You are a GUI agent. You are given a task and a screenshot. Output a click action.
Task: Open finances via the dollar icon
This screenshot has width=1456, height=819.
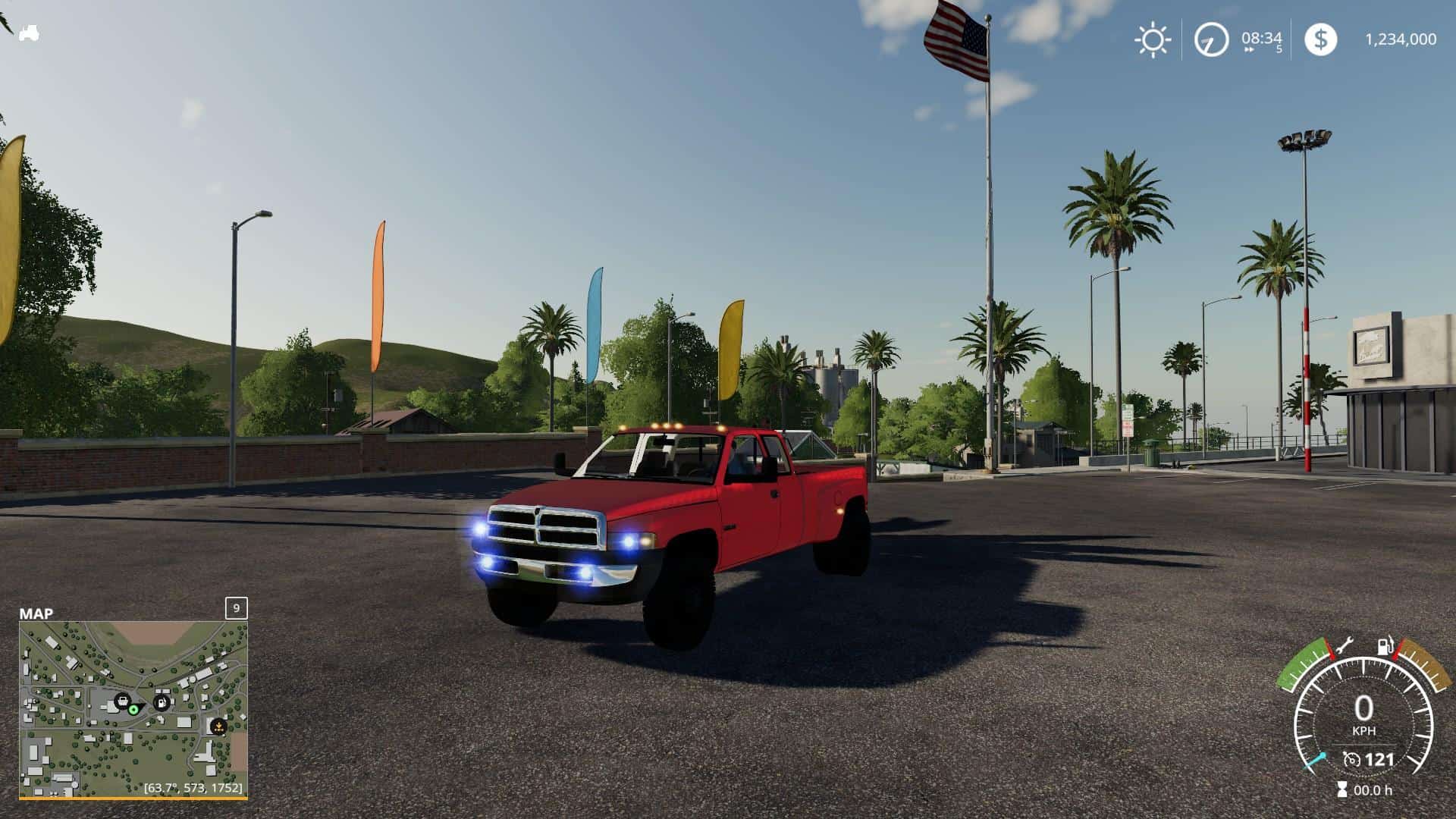point(1320,39)
